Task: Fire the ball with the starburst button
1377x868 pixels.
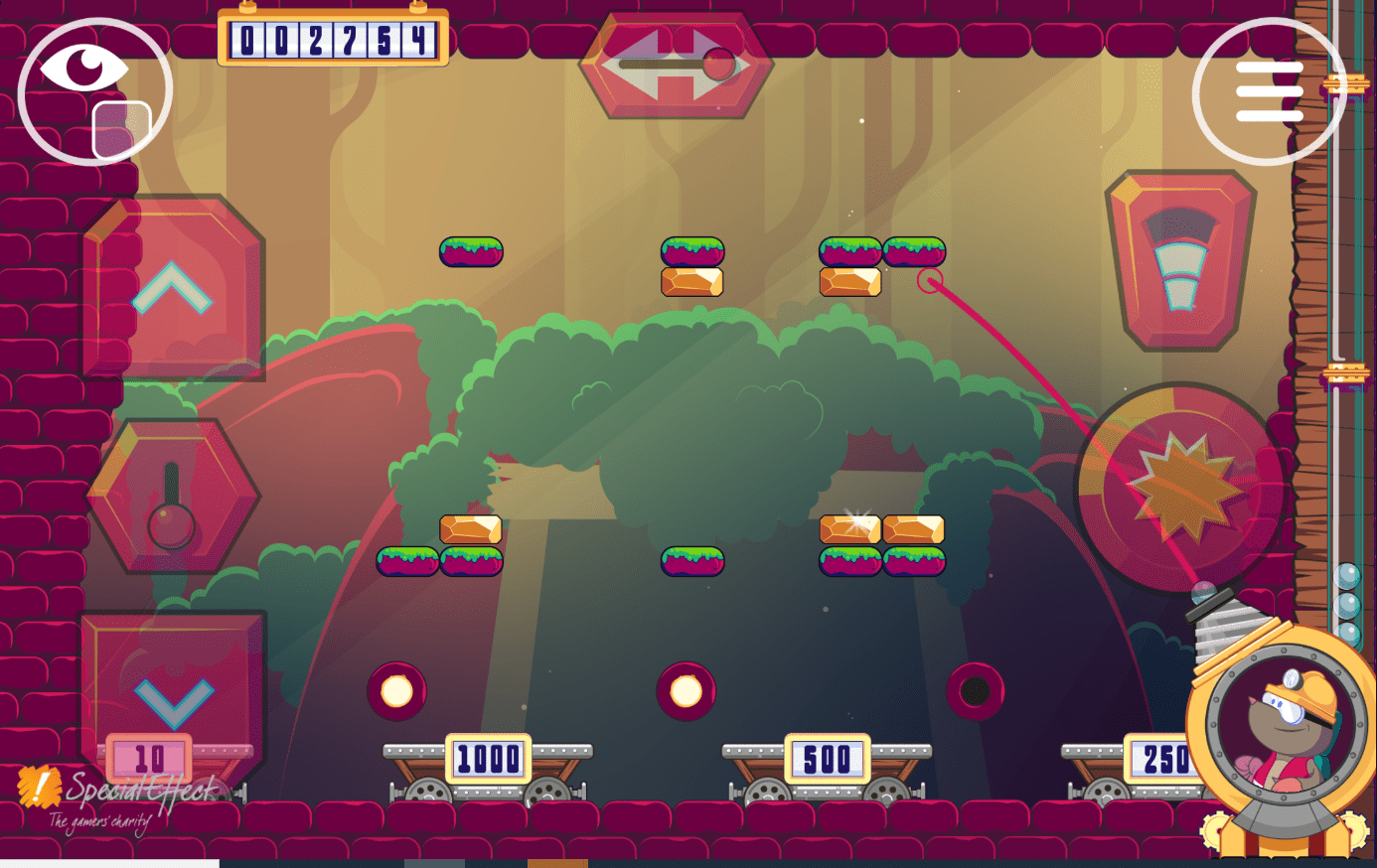Action: (x=1181, y=488)
